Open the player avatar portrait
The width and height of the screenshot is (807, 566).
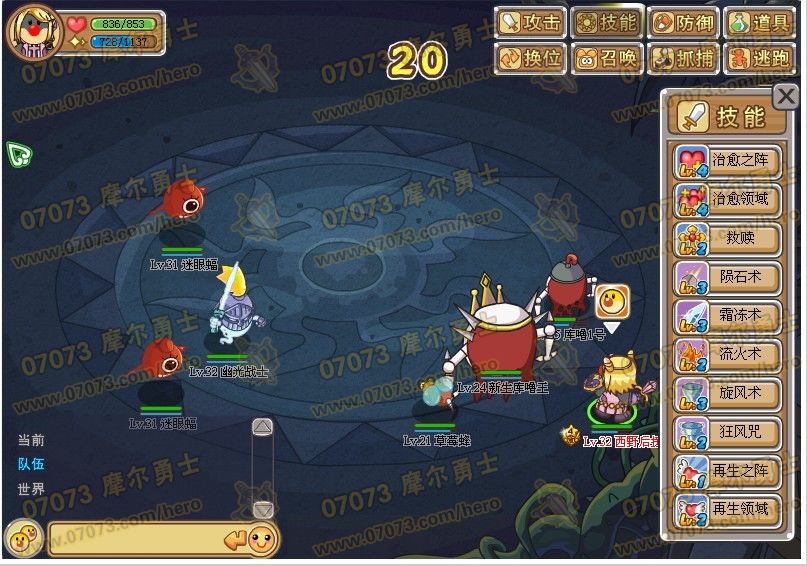coord(34,31)
